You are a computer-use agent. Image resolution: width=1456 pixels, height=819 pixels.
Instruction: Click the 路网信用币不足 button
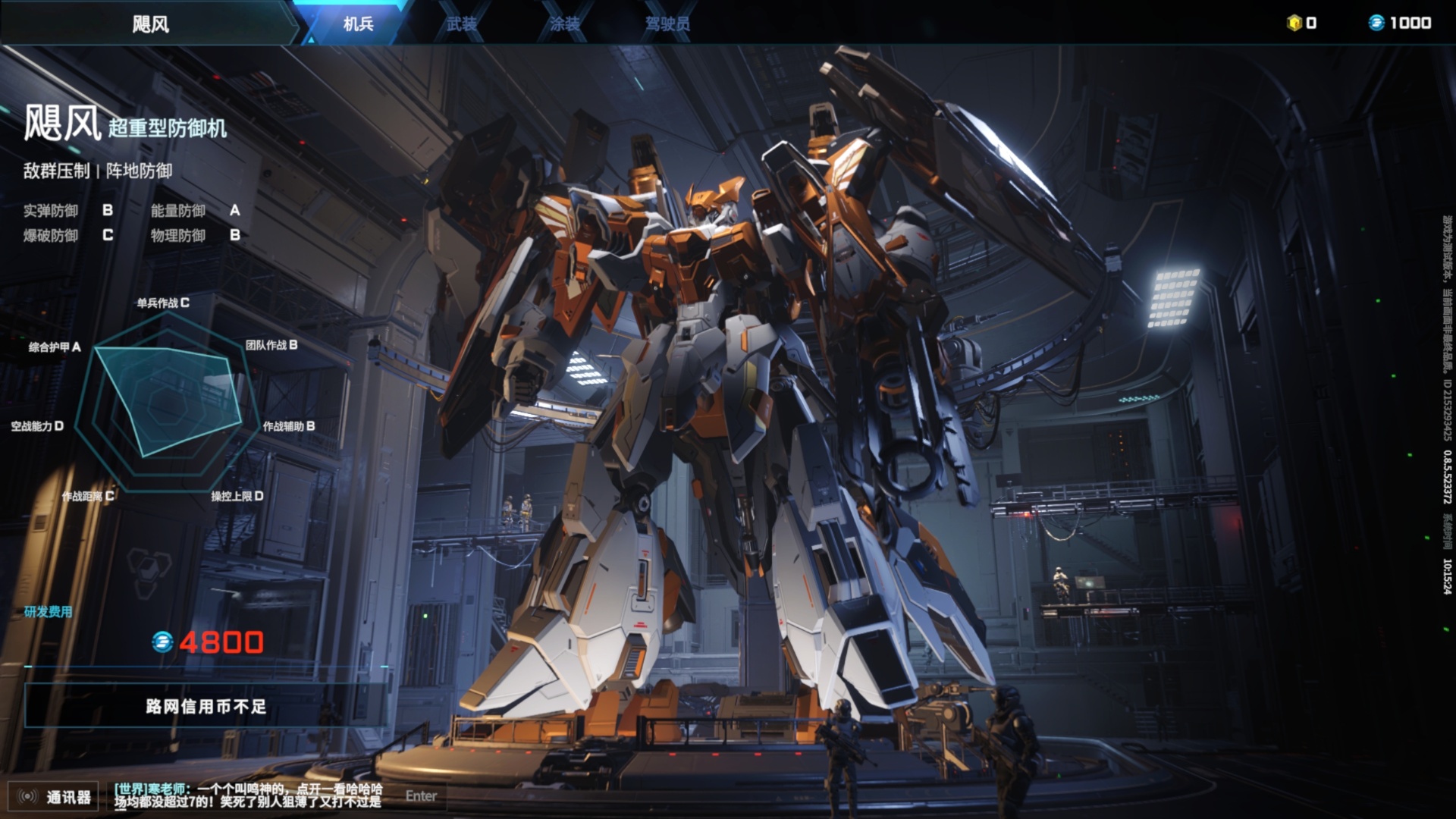(206, 706)
